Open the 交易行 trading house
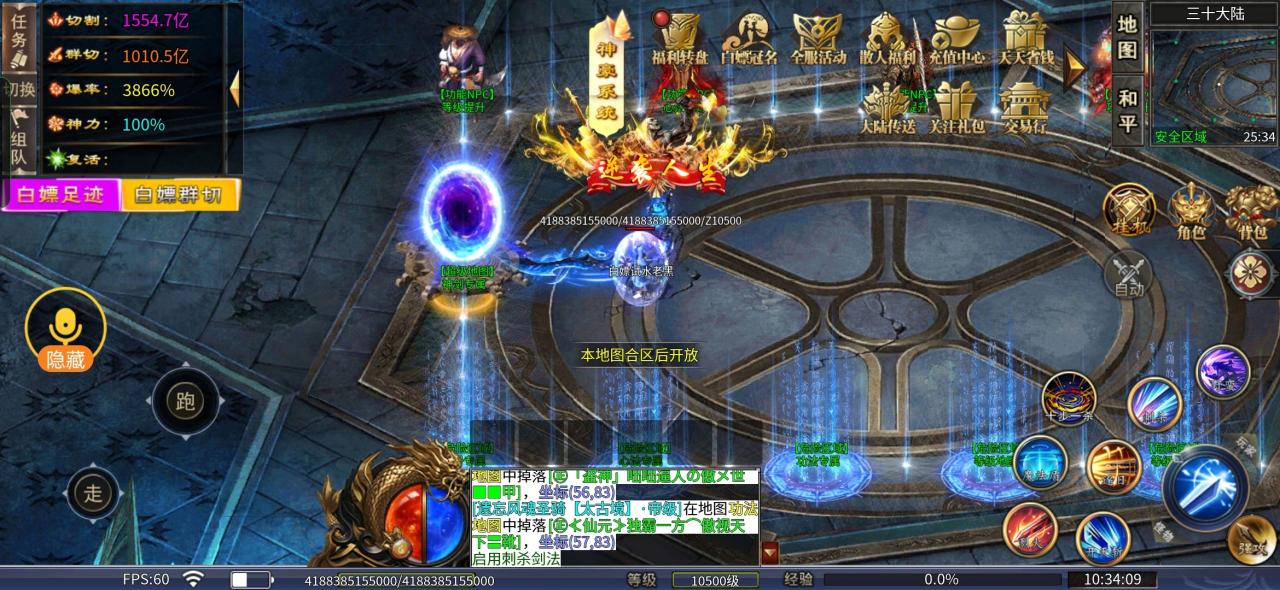 pos(1025,108)
